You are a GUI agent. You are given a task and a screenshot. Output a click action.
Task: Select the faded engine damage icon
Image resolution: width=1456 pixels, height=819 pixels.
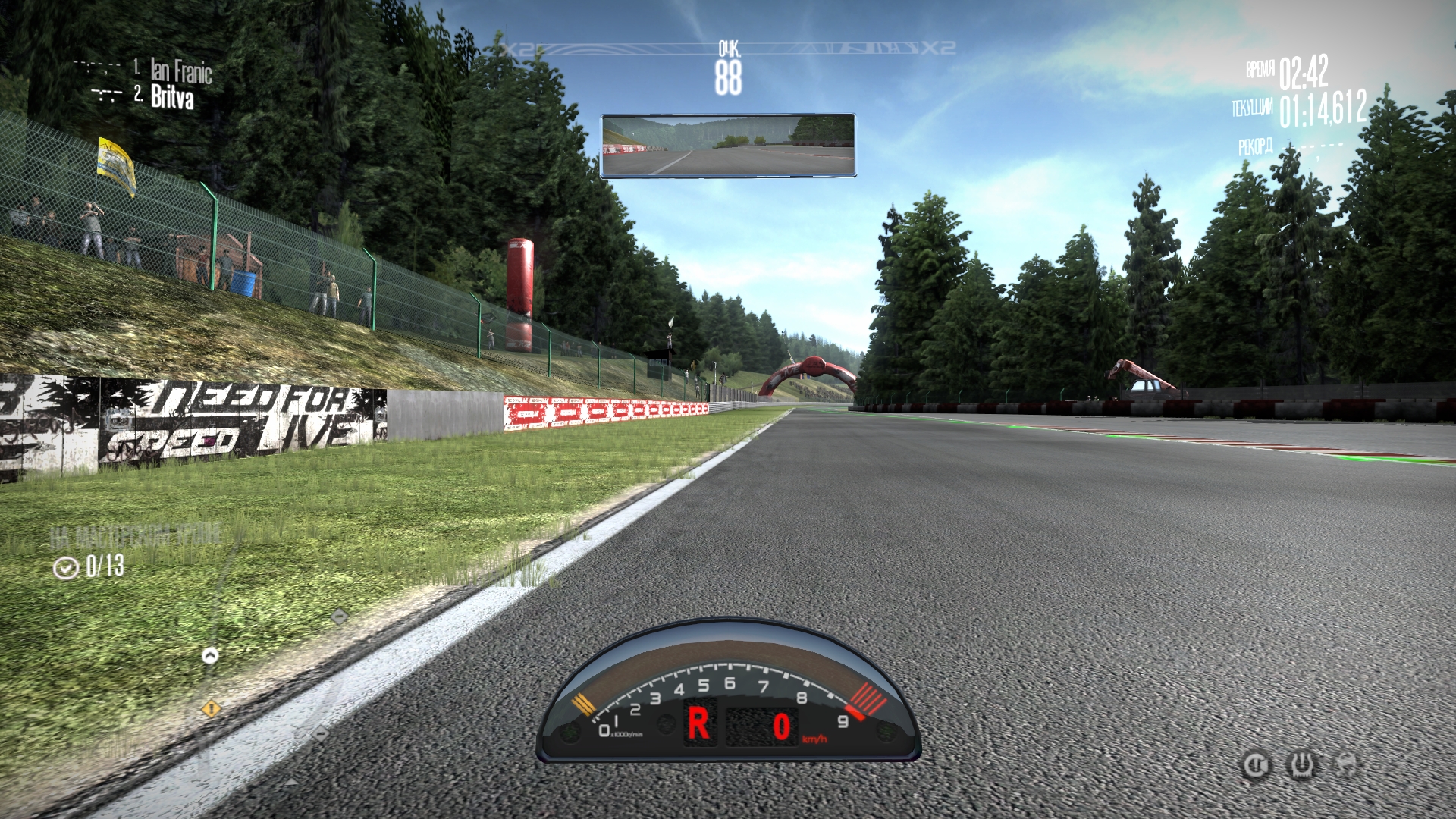(x=1346, y=764)
